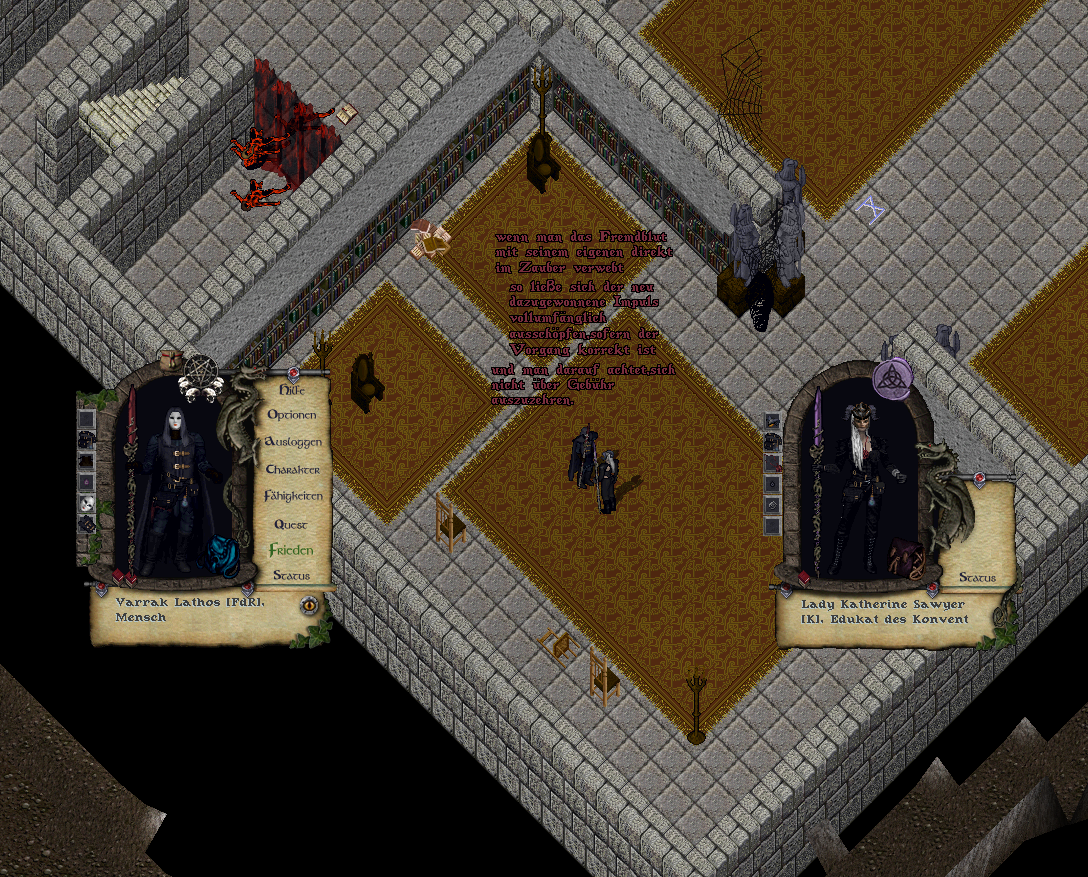The height and width of the screenshot is (877, 1088).
Task: Click the purple triquetra seal
Action: click(889, 378)
